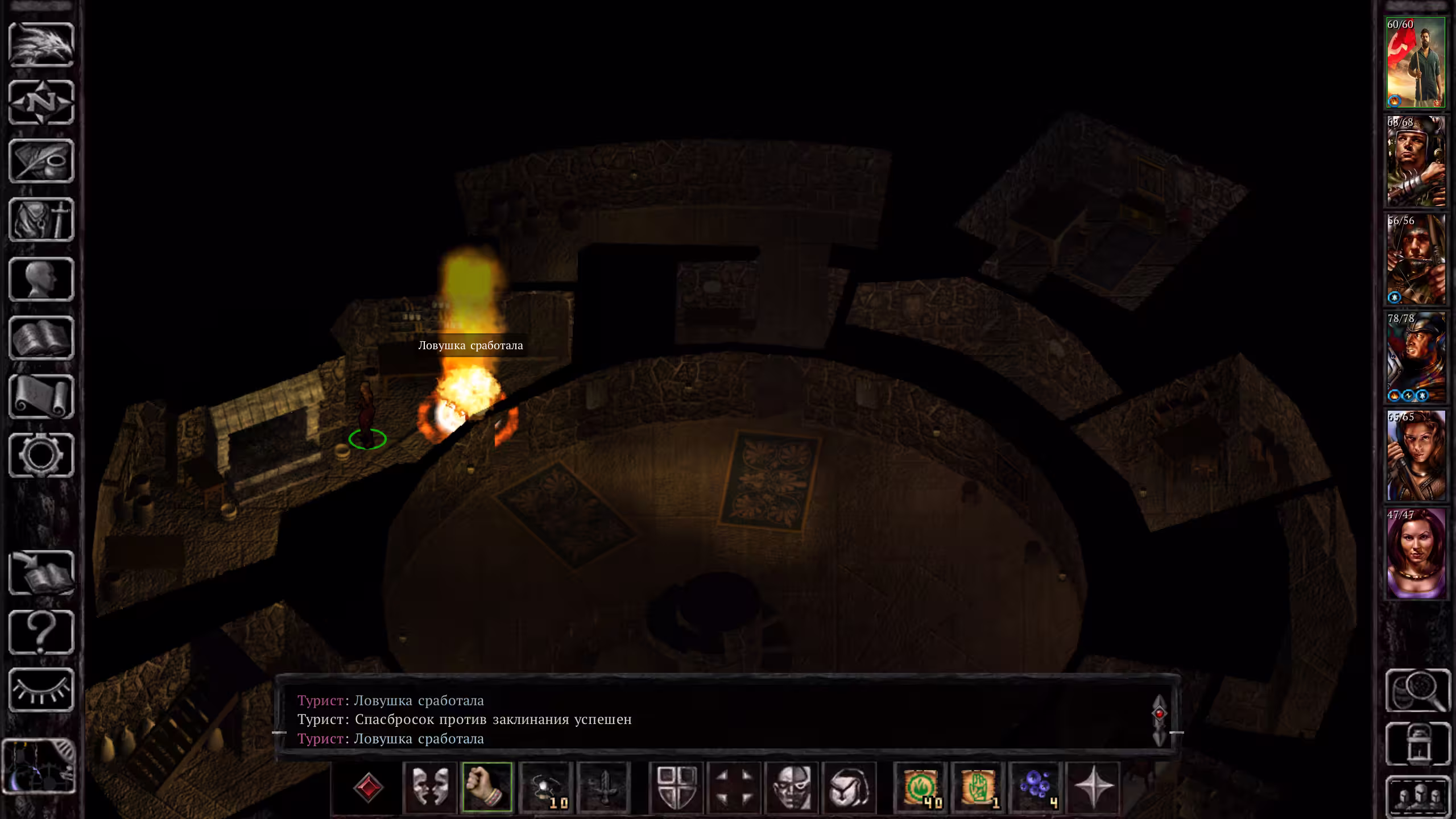1456x819 pixels.
Task: Toggle party AI with the lantern button
Action: (1417, 744)
